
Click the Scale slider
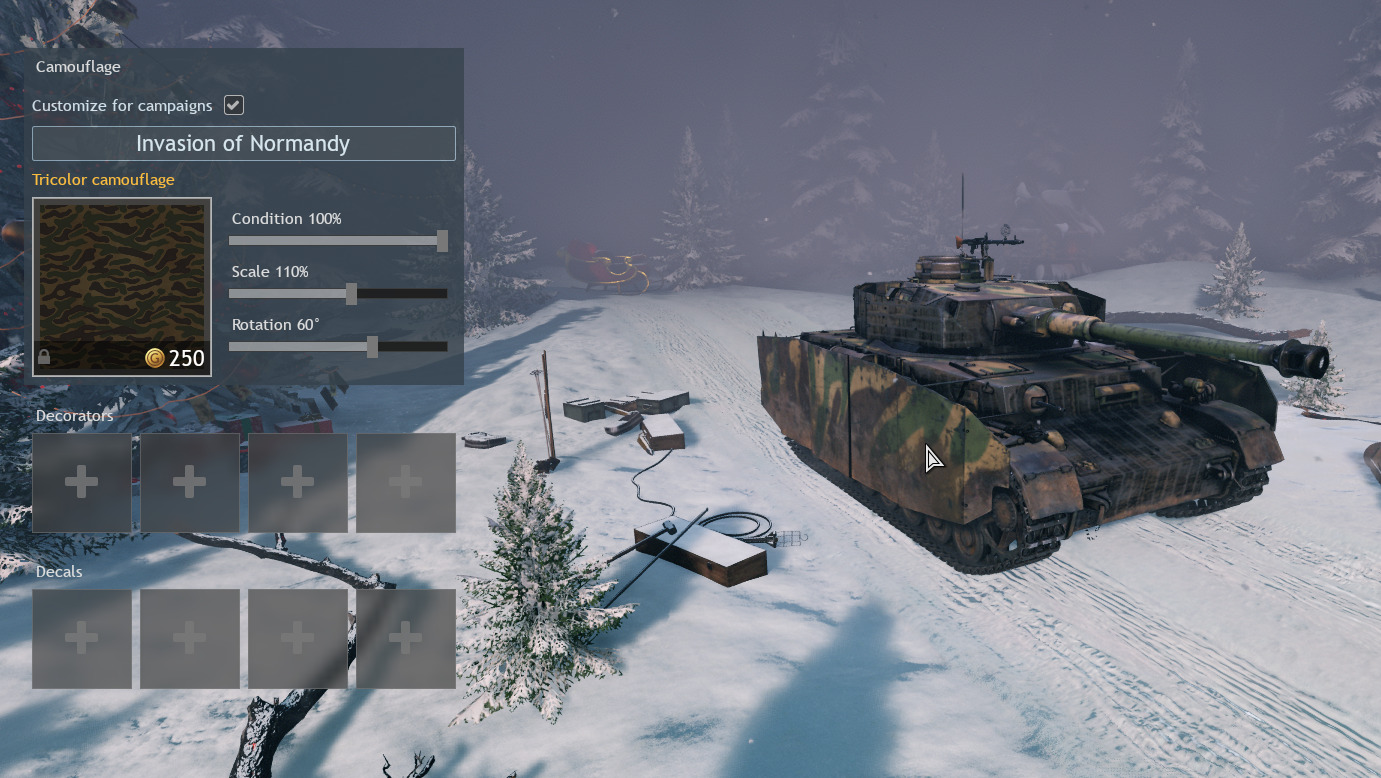tap(351, 294)
